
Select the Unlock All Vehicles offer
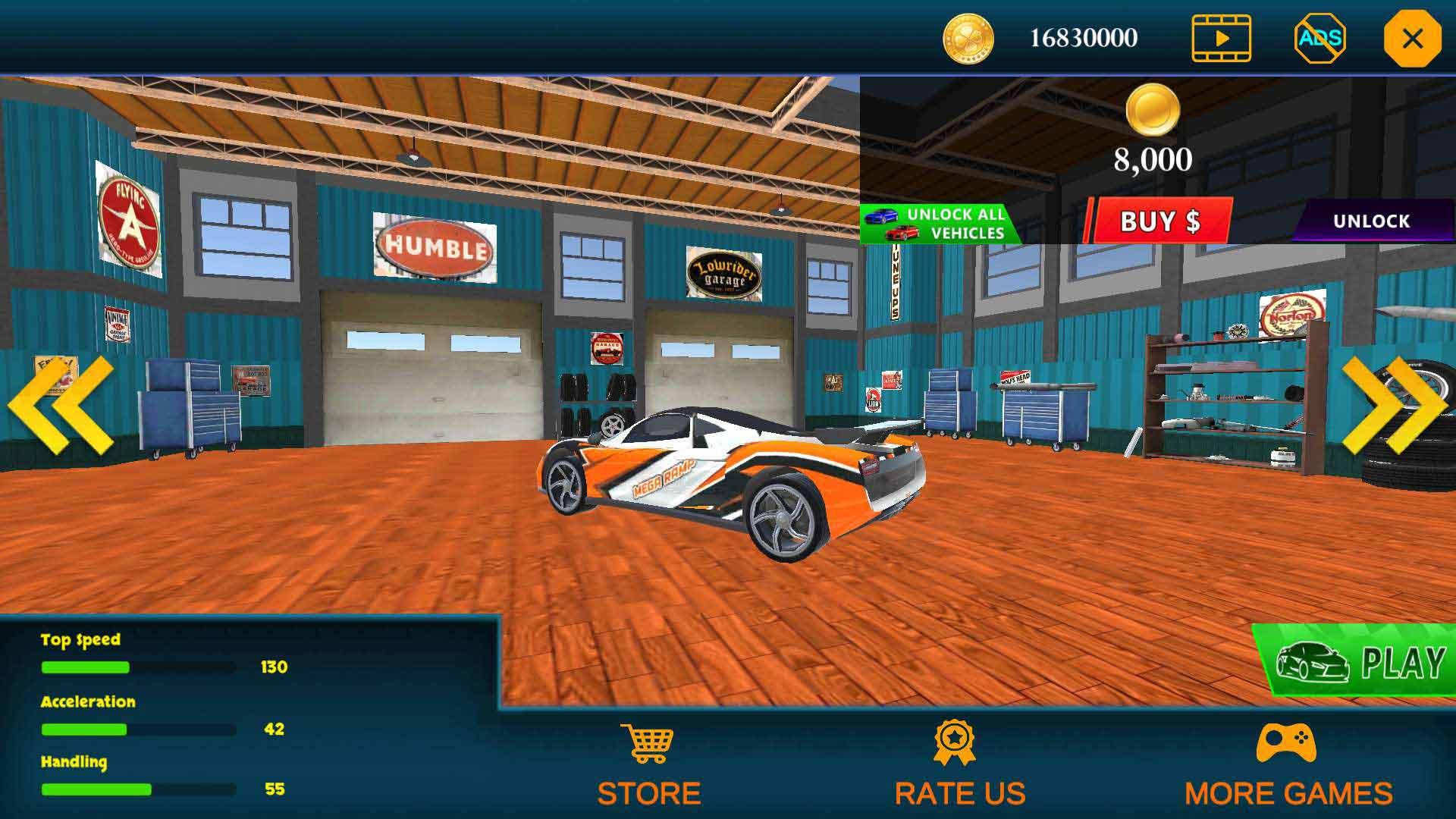pos(940,224)
